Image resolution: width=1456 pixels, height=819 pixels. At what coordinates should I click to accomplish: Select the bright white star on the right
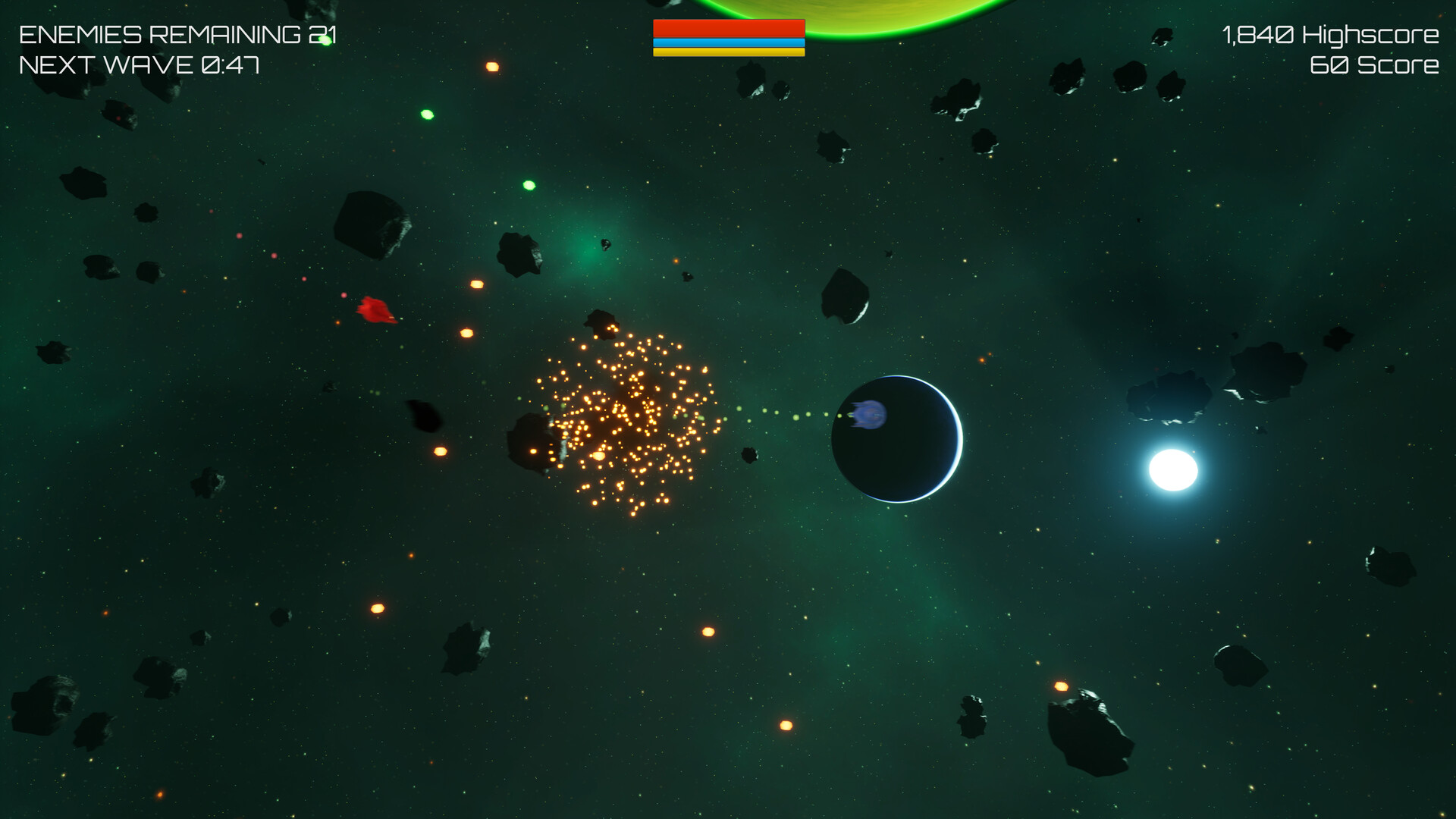[1172, 474]
